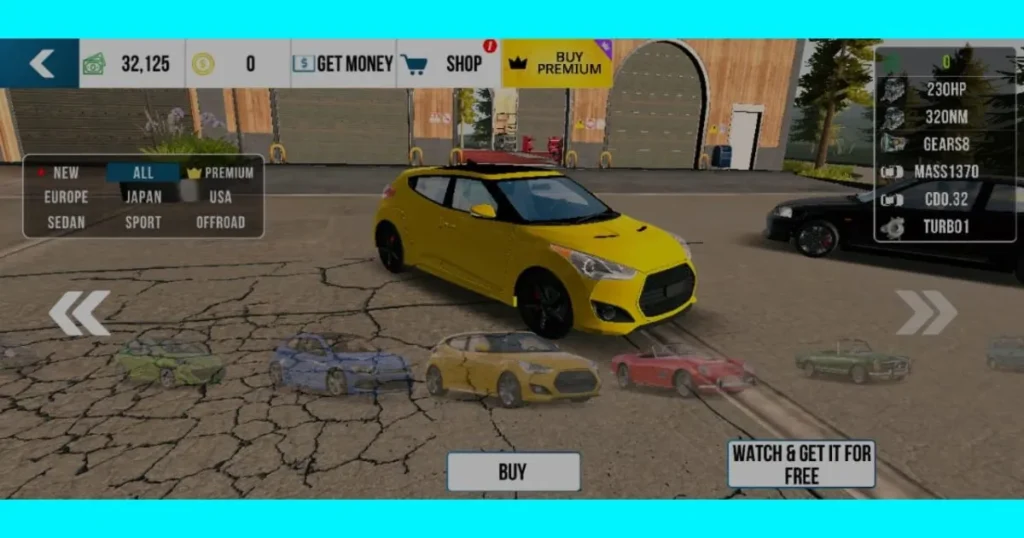Choose the Sport category filter

click(x=143, y=222)
